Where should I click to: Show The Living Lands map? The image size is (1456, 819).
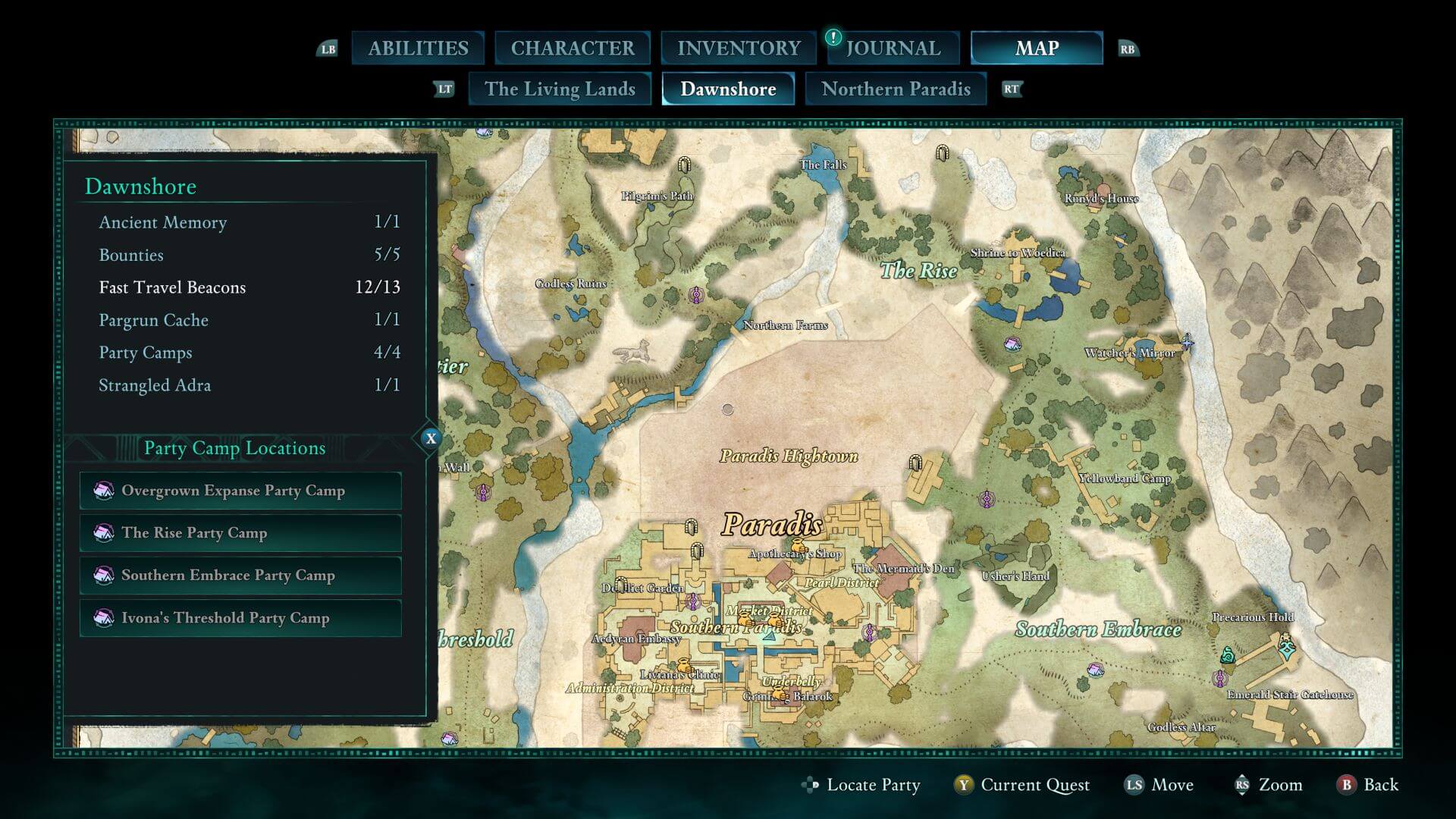click(560, 89)
